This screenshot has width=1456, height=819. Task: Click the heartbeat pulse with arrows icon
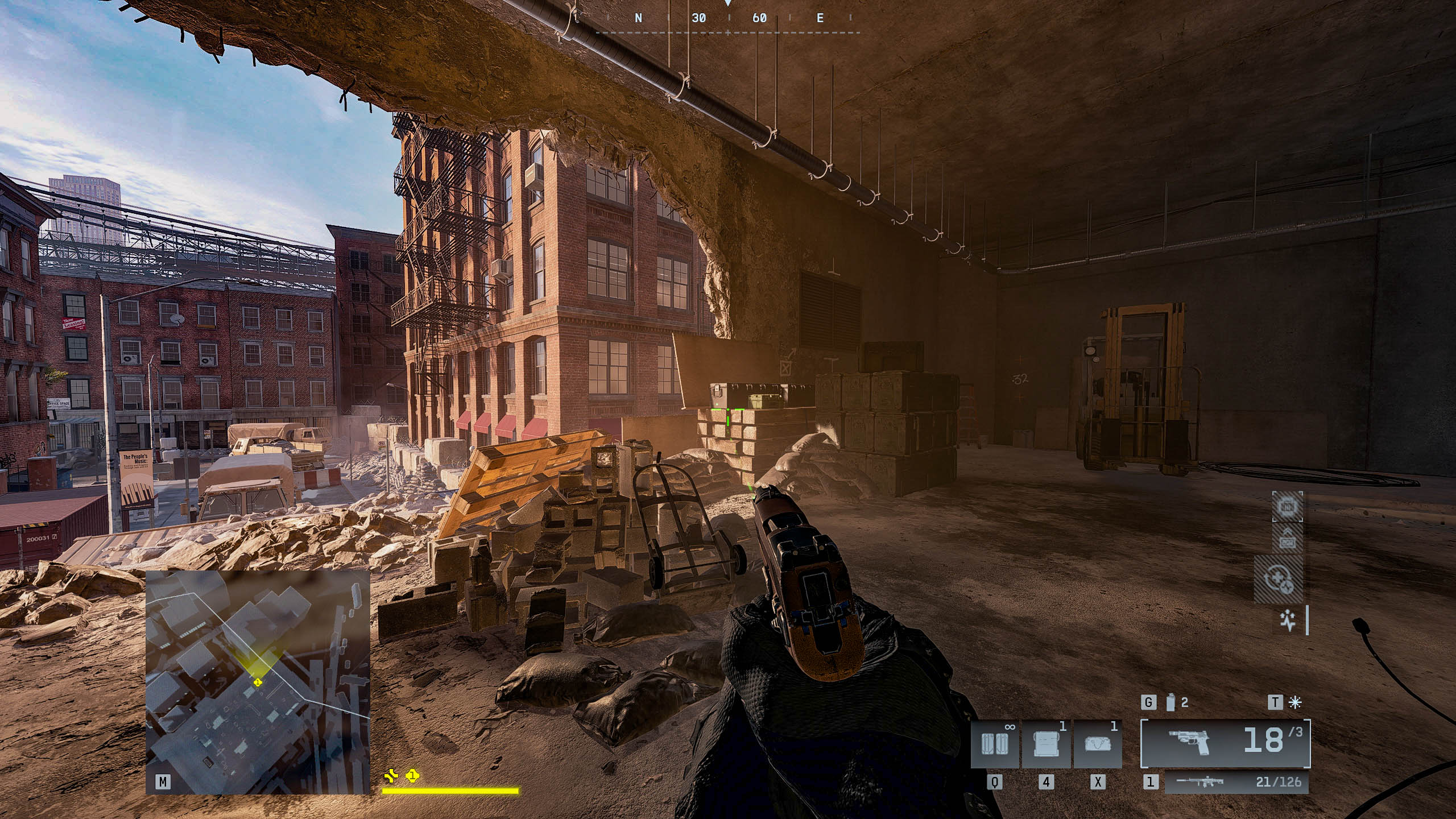coord(1288,622)
